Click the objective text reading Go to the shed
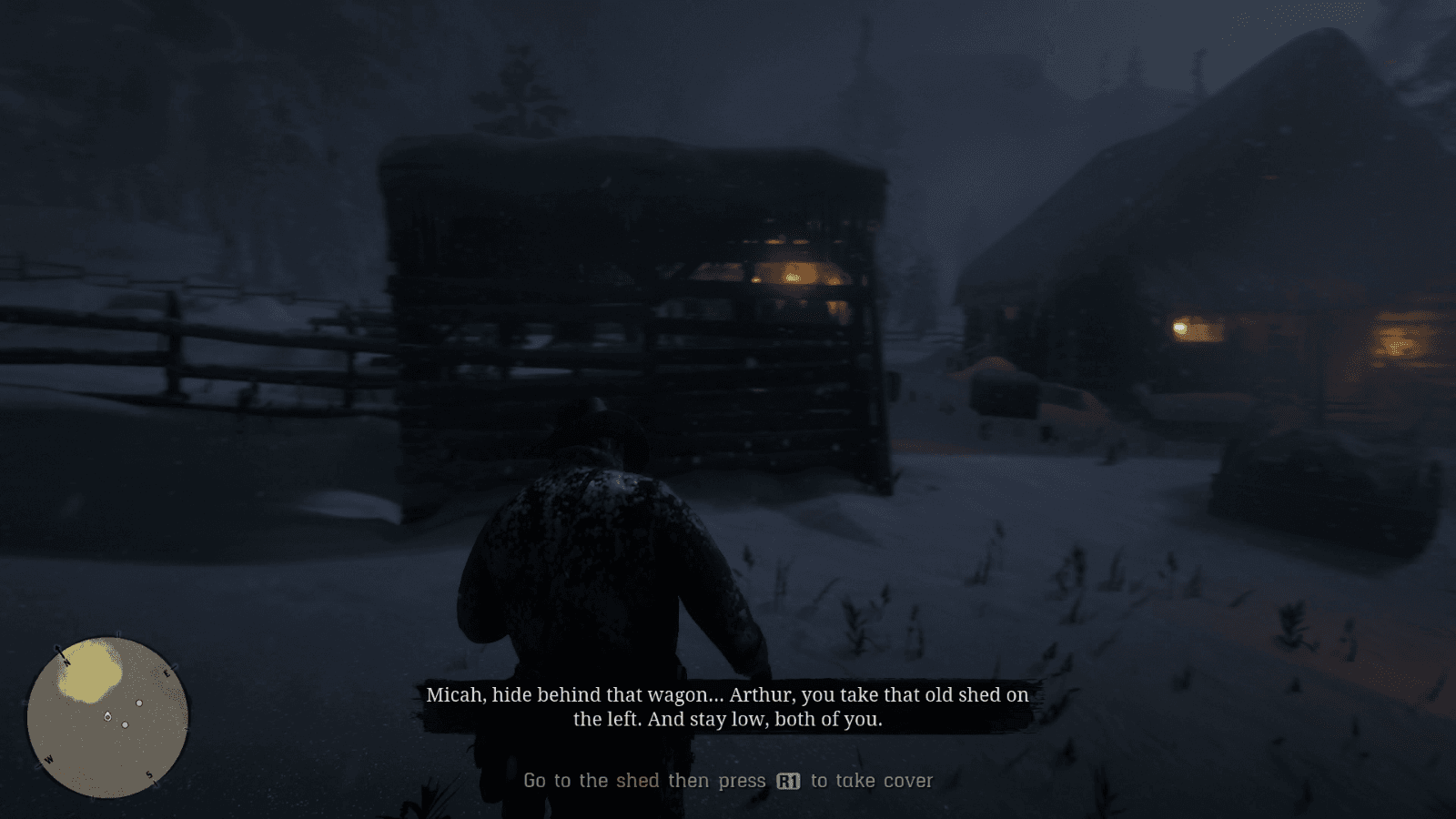The image size is (1456, 819). point(589,781)
